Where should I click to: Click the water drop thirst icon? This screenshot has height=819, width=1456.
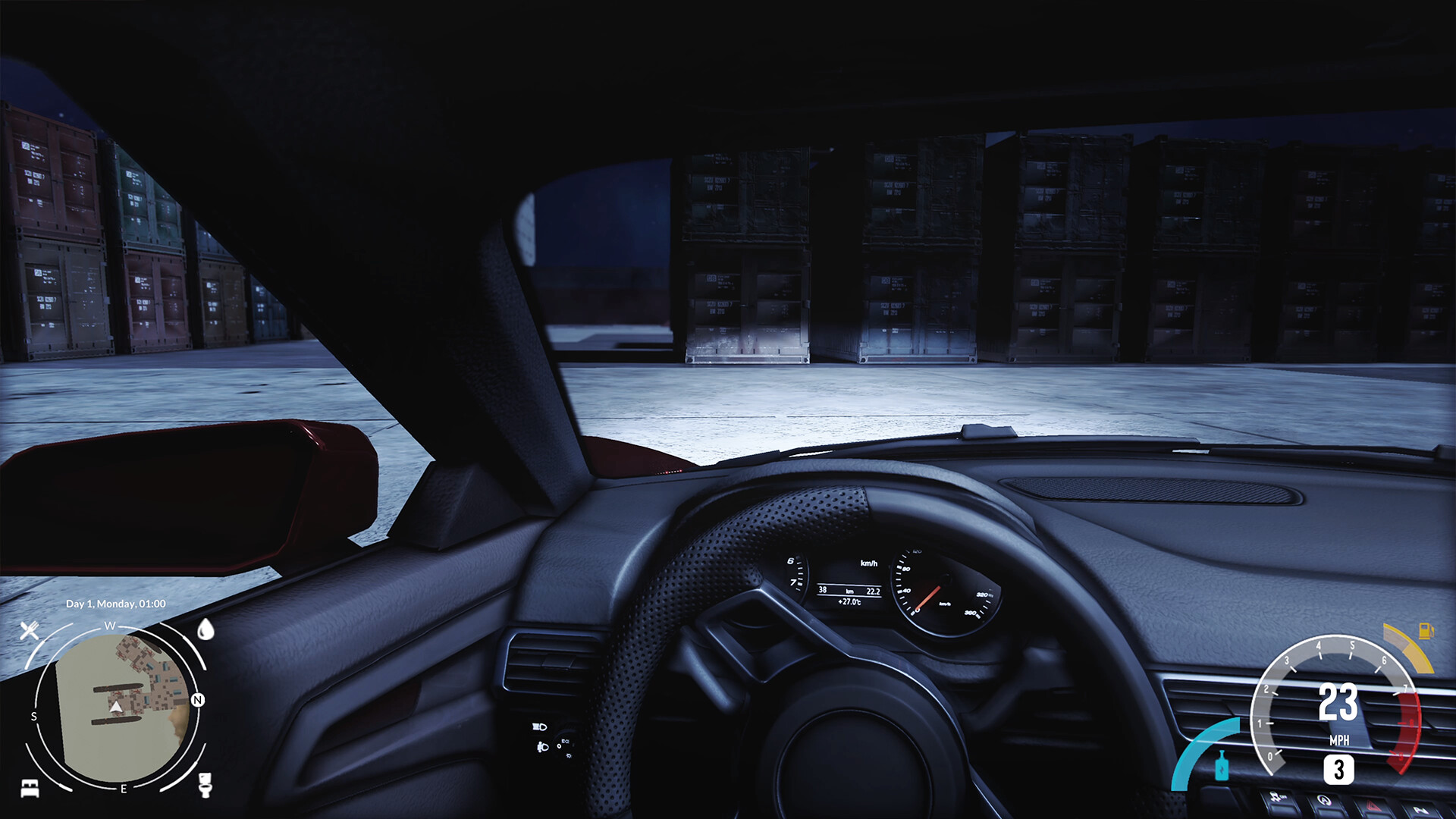coord(205,629)
